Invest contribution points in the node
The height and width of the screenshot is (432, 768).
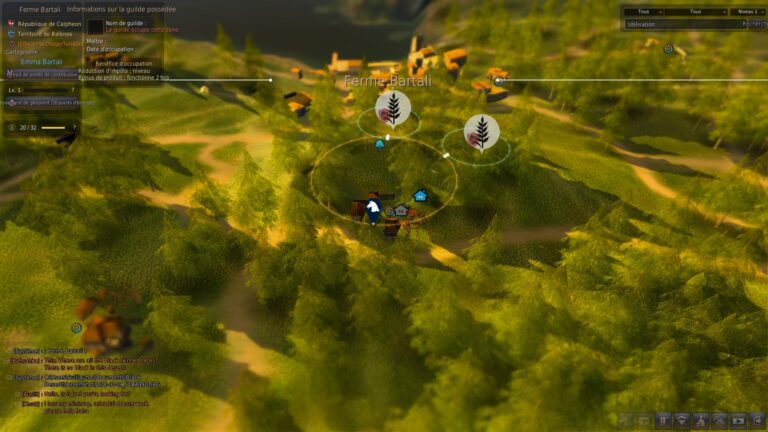[40, 73]
